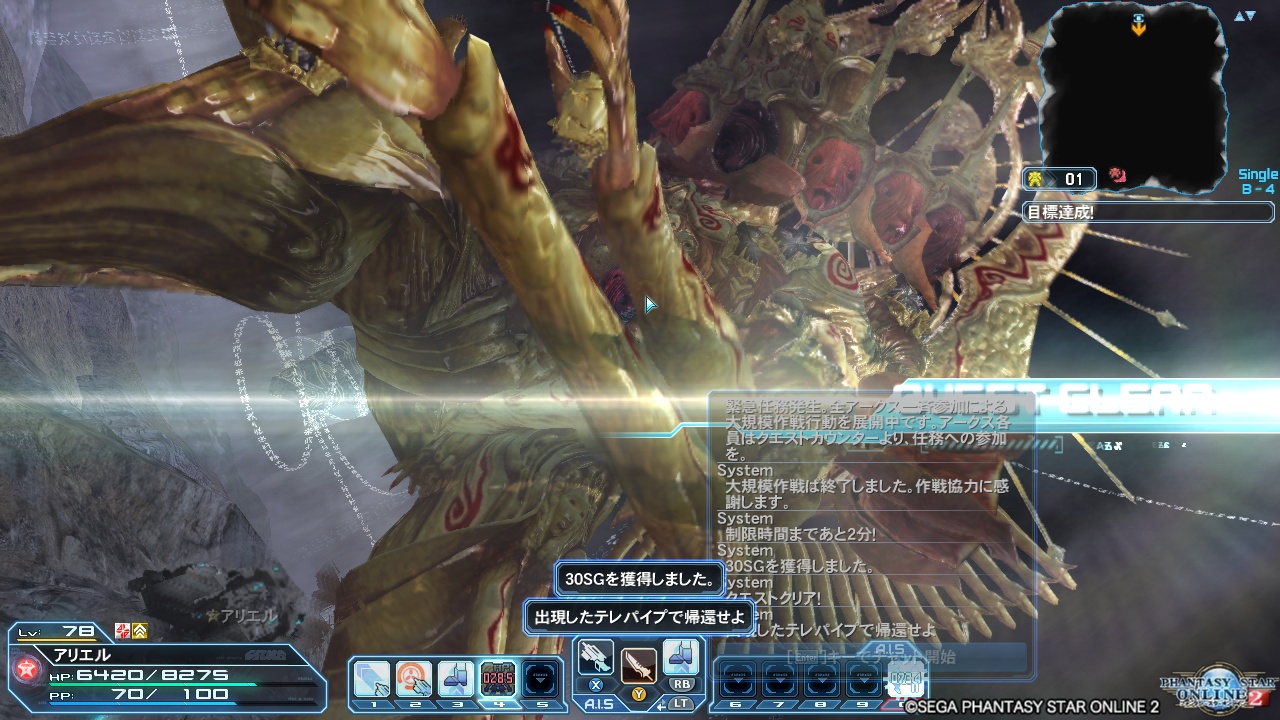Image resolution: width=1280 pixels, height=720 pixels.
Task: Click the AIS HP gauge icon in slot 4
Action: tap(497, 677)
